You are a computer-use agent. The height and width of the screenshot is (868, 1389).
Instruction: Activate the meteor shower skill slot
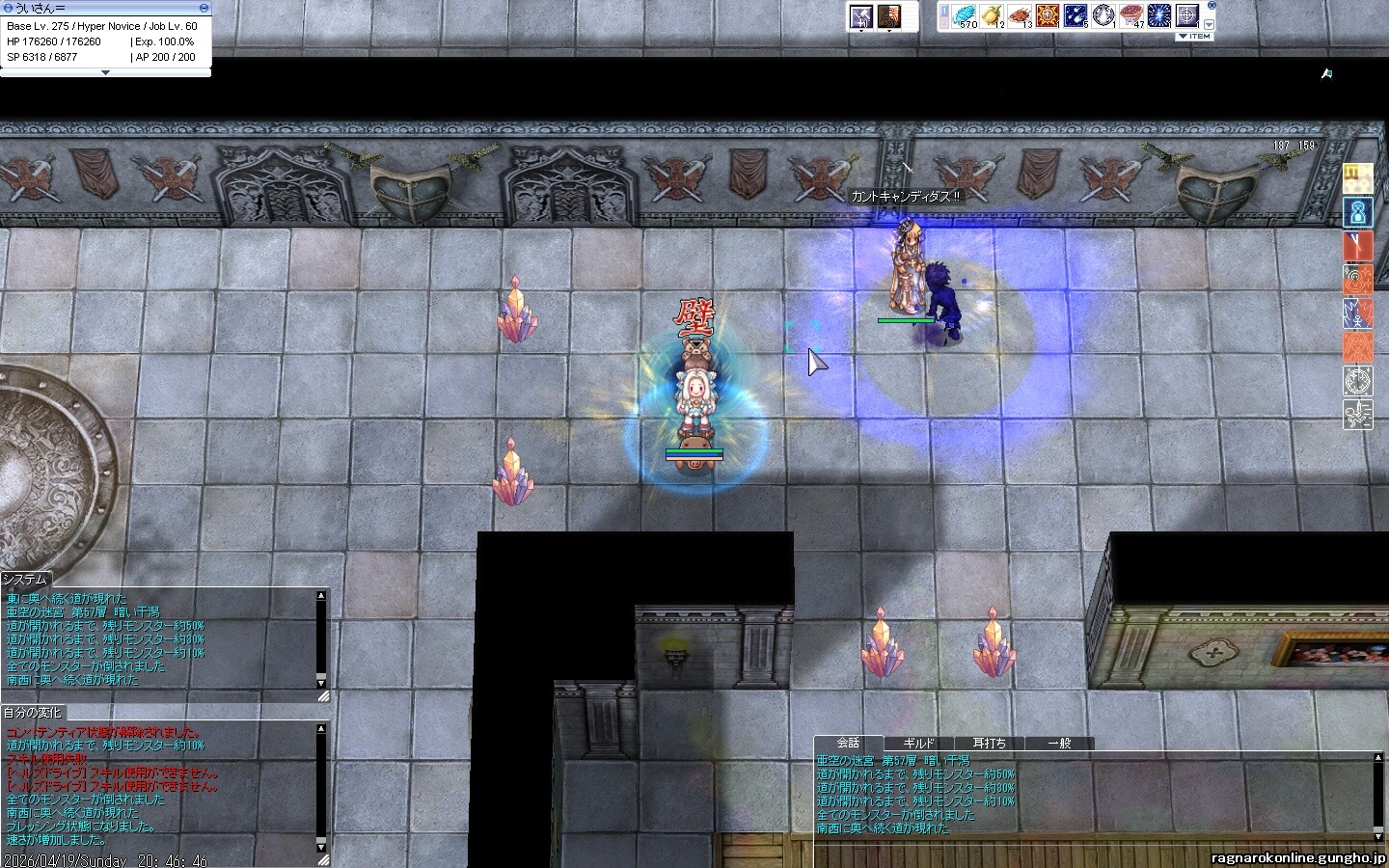pos(1076,16)
